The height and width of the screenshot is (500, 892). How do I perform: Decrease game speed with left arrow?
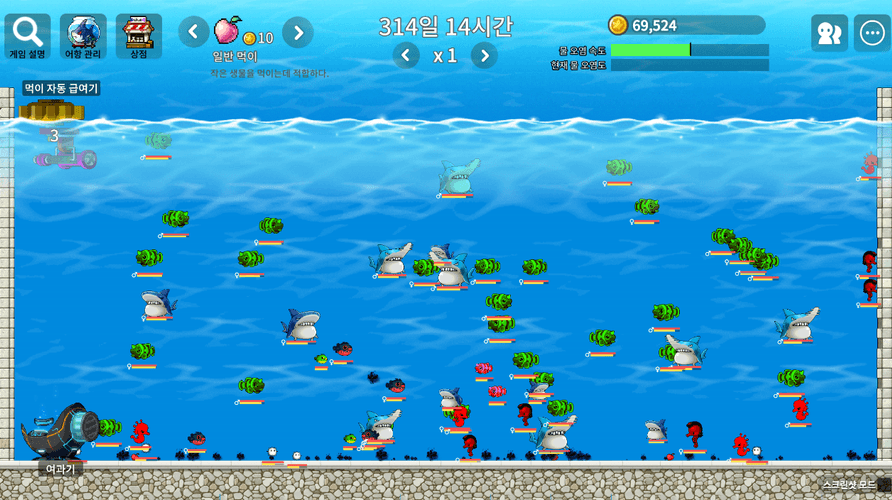[x=406, y=55]
